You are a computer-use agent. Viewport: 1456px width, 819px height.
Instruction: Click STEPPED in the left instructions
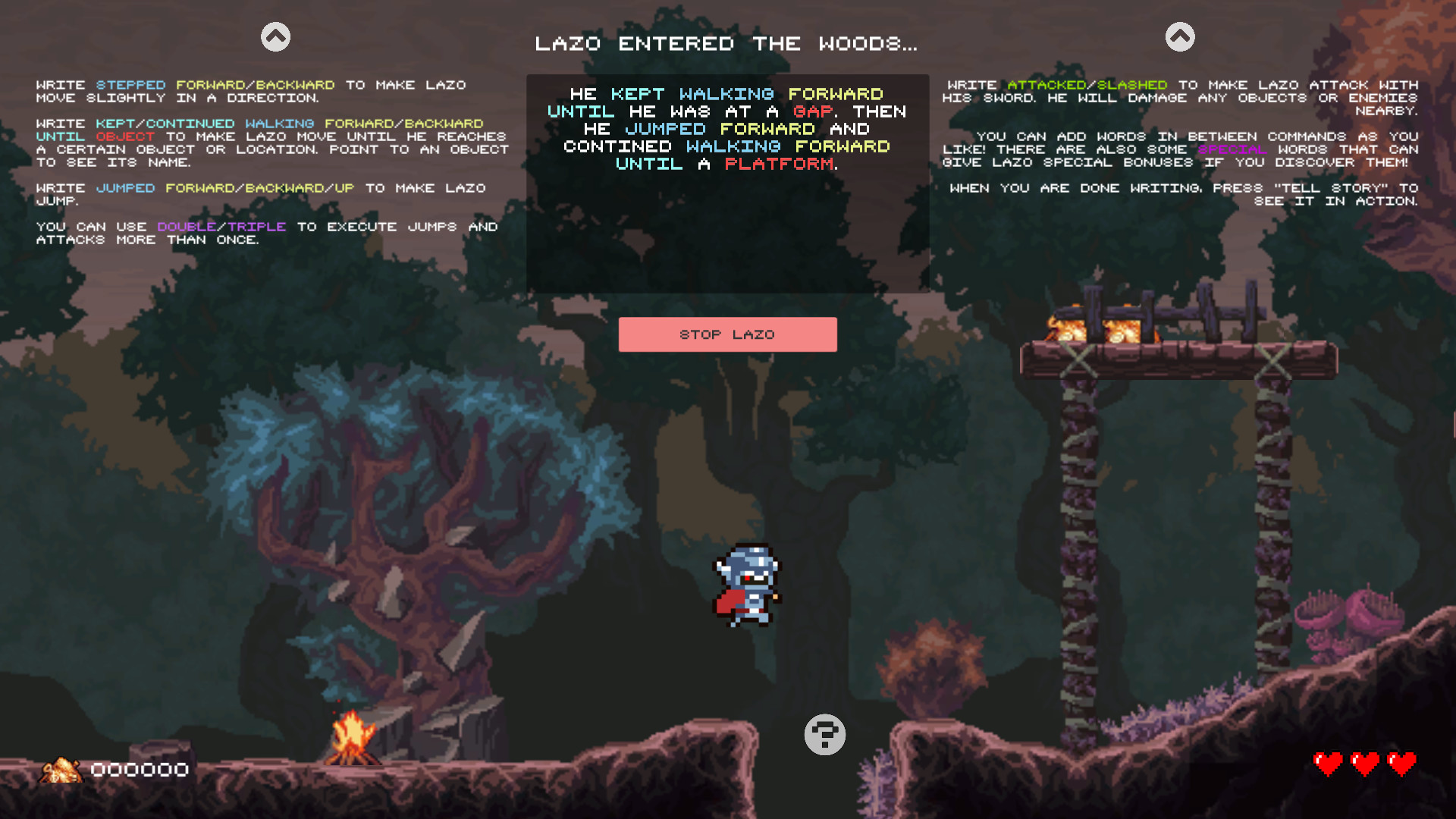130,85
